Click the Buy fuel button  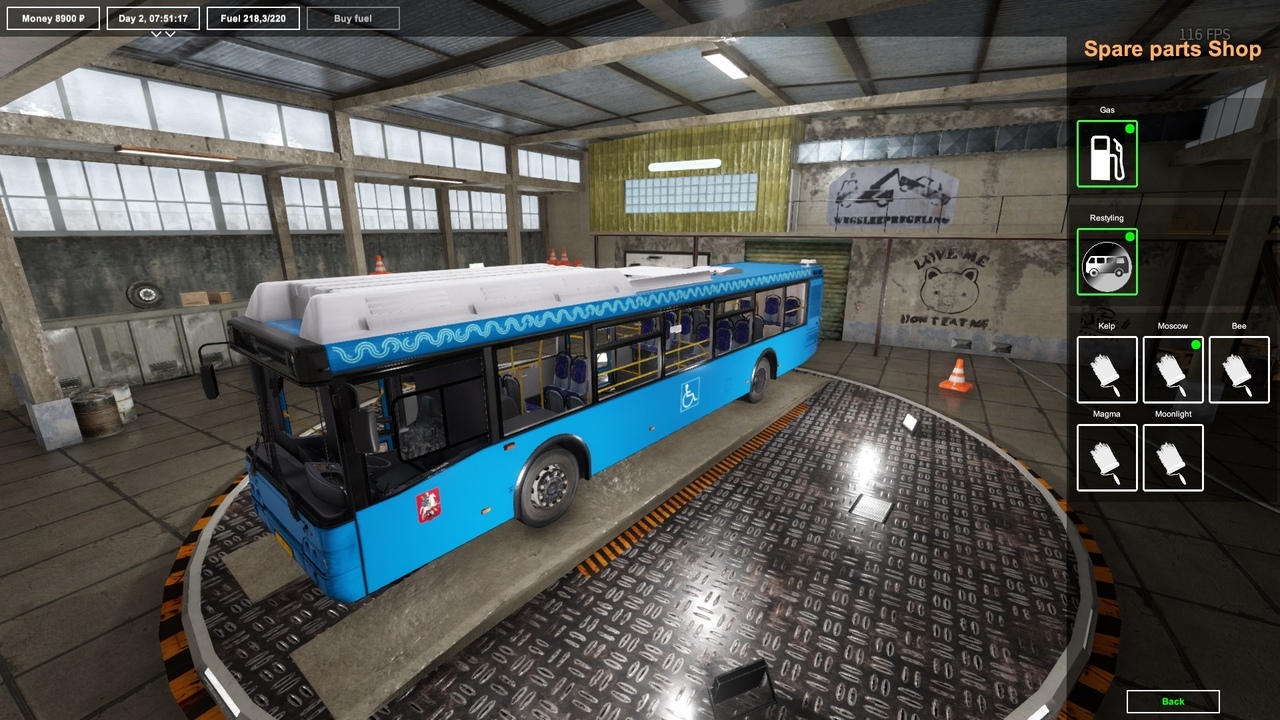click(x=353, y=18)
